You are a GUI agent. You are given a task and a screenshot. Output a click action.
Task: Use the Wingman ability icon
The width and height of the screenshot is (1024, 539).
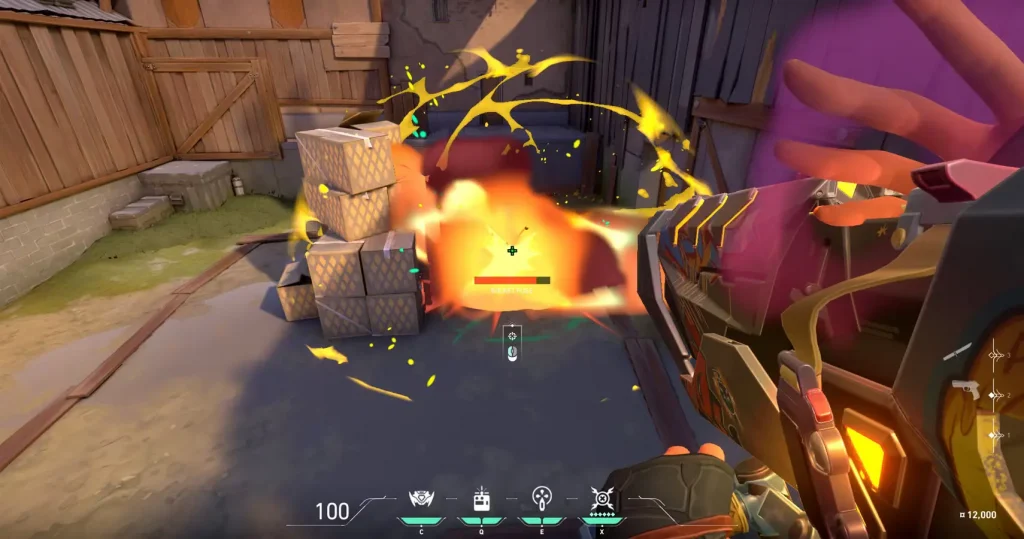click(x=481, y=498)
